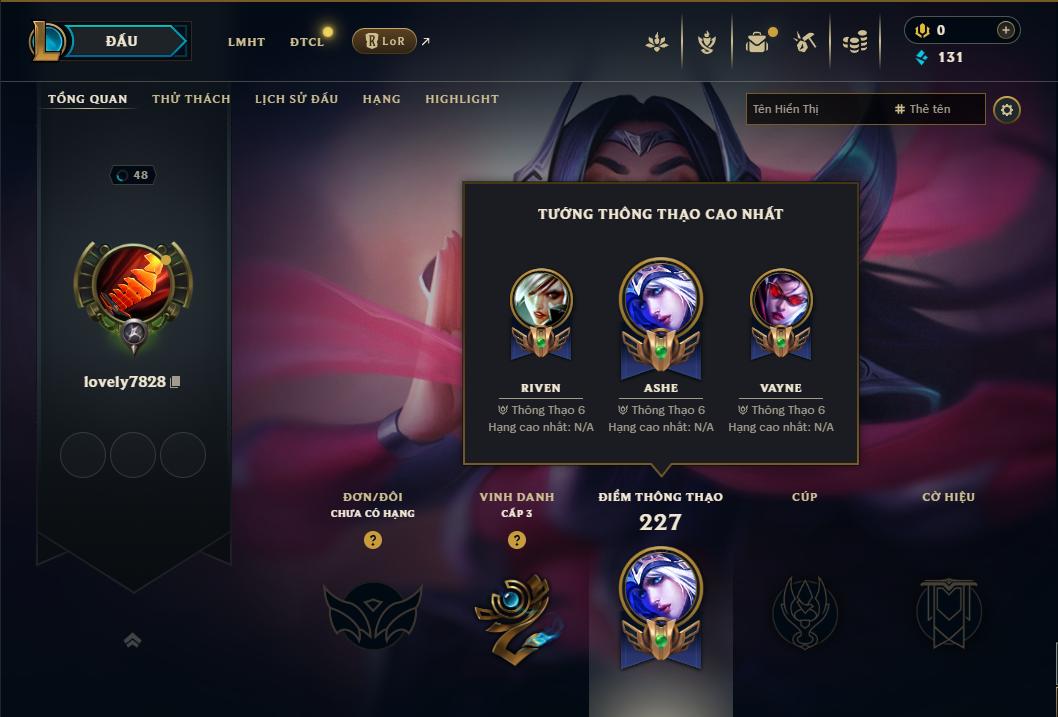Start a match with the ĐẤU button
Screen dimensions: 1058x717
pos(122,41)
